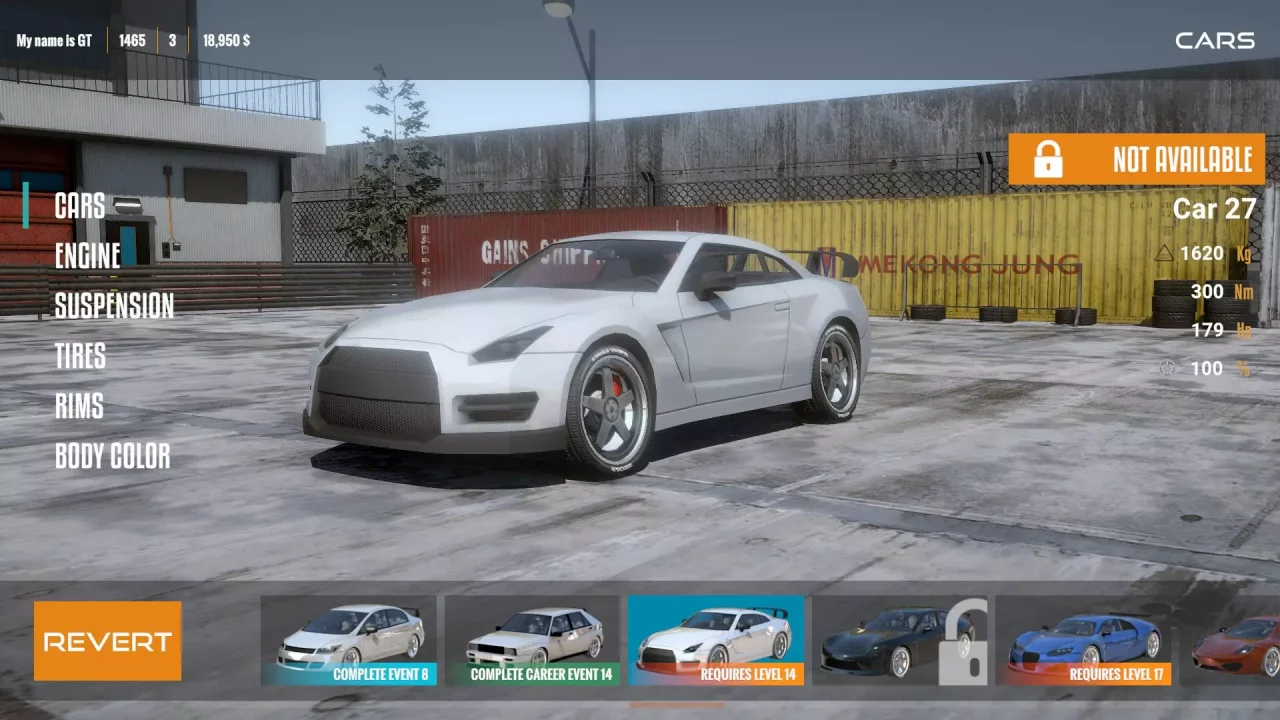Select the CARS entry in the left menu
The image size is (1280, 720).
(80, 207)
